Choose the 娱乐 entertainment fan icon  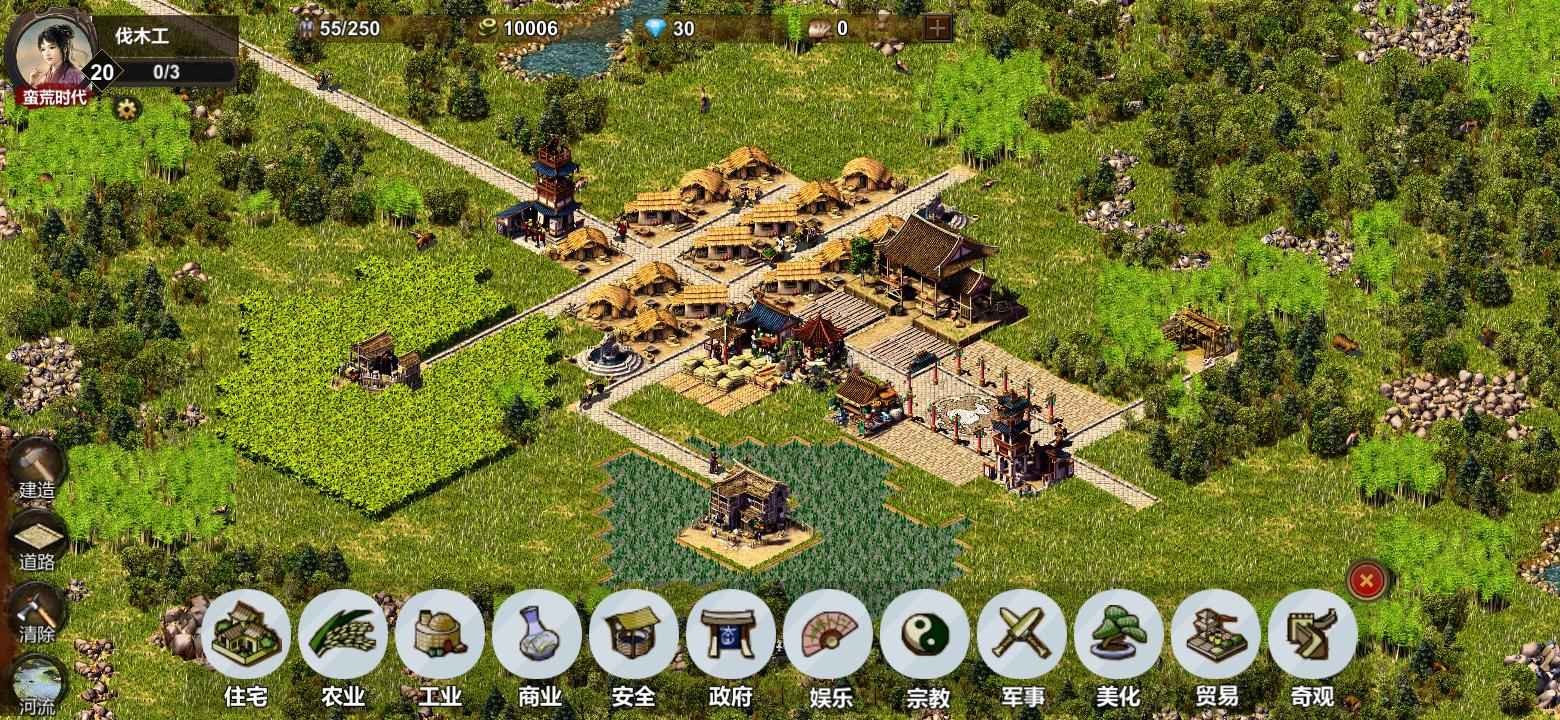[828, 635]
